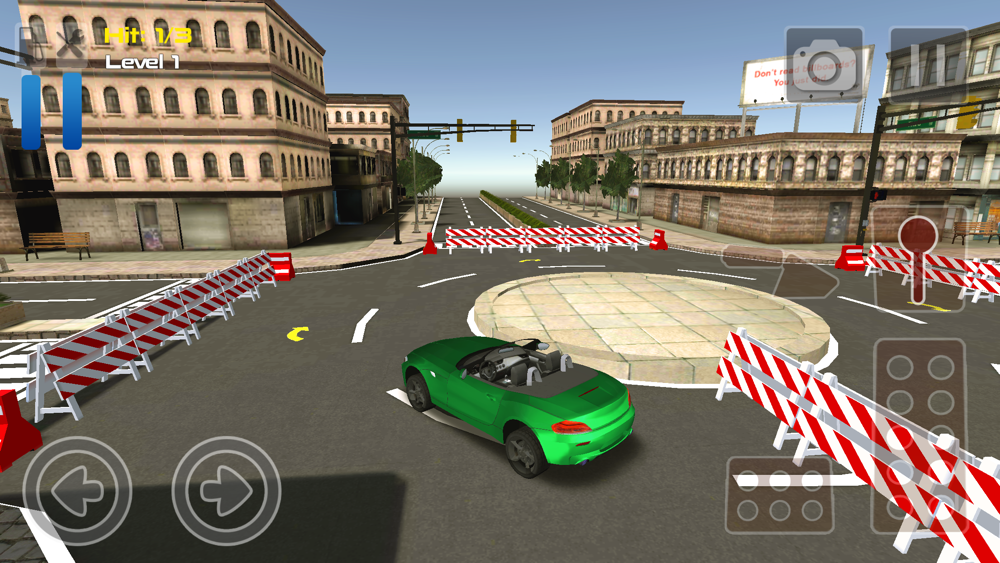Pause the game
Viewport: 1000px width, 563px height.
[928, 64]
